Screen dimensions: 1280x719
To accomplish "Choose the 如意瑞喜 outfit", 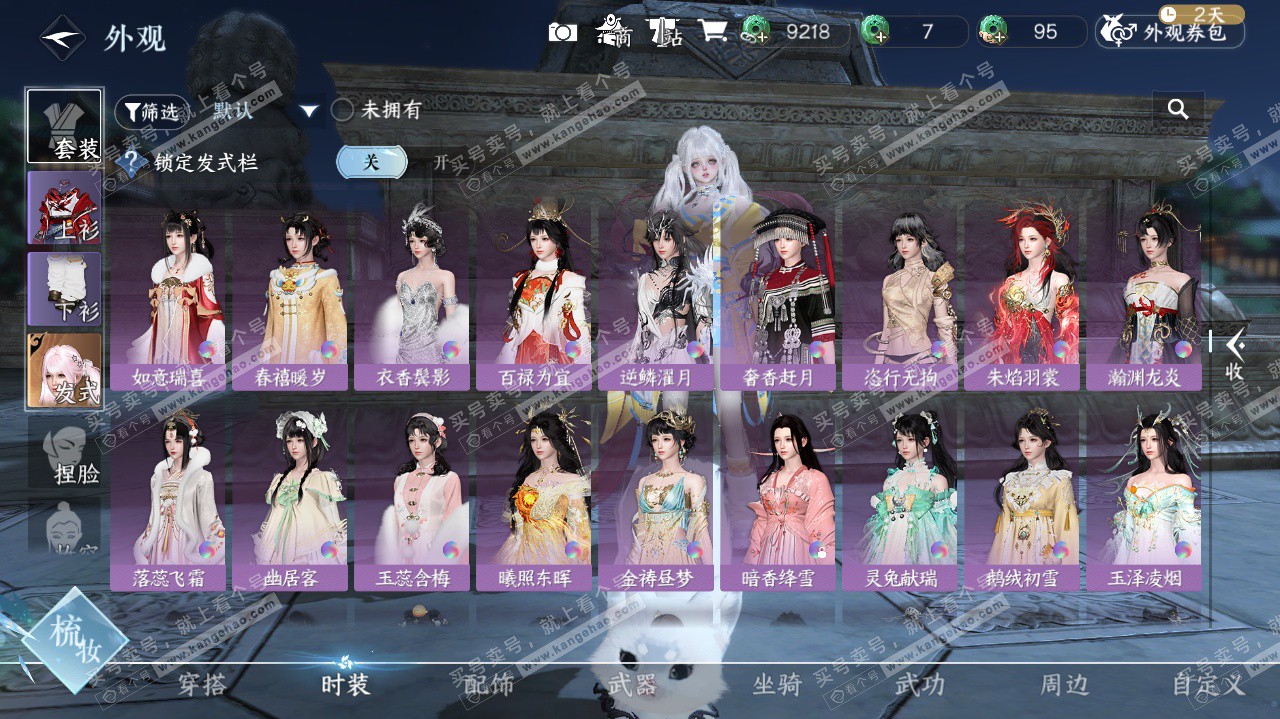I will (167, 300).
